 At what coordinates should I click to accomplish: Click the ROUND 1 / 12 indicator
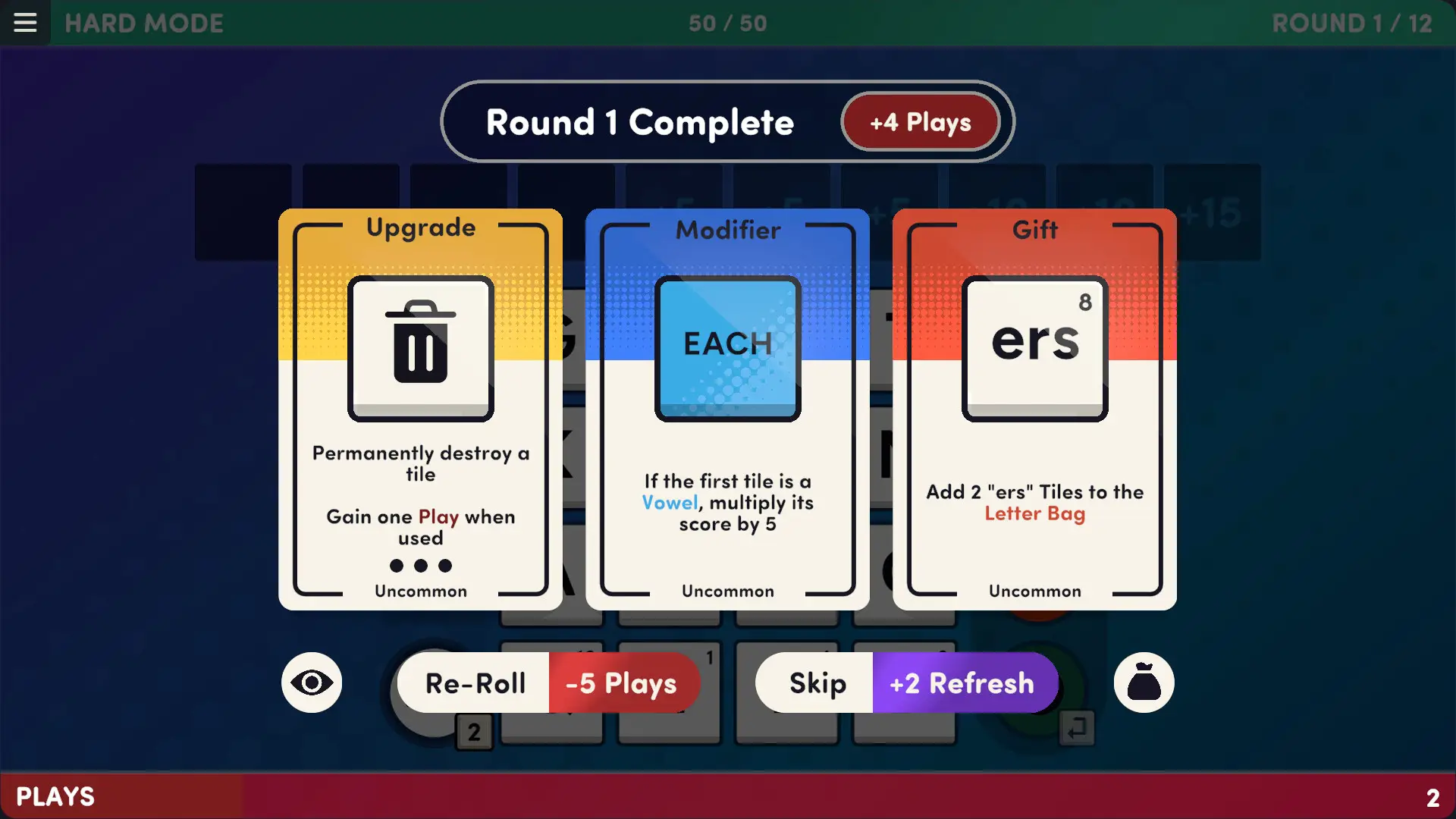tap(1354, 23)
